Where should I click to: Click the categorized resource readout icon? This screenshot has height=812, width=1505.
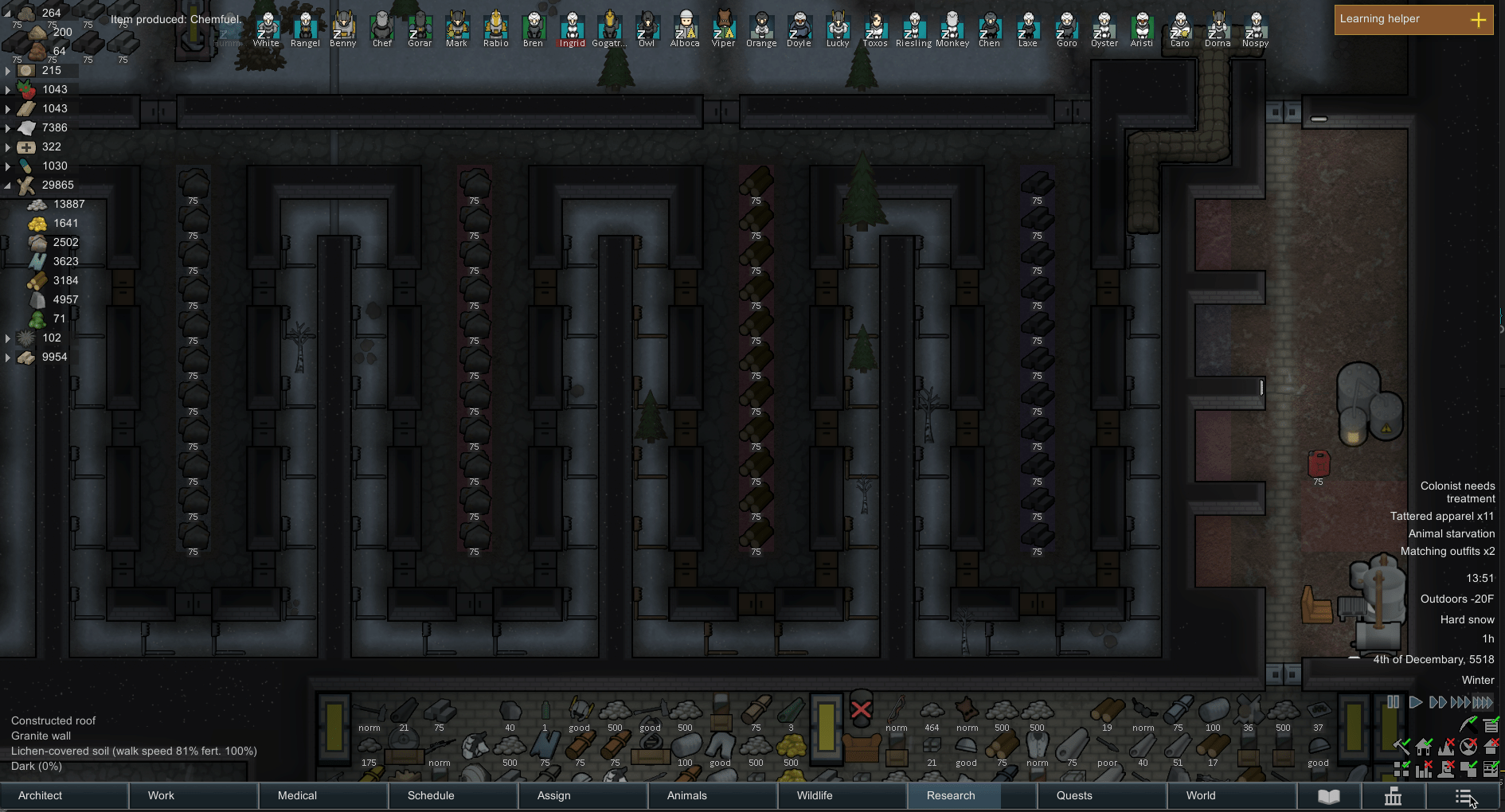(1491, 725)
